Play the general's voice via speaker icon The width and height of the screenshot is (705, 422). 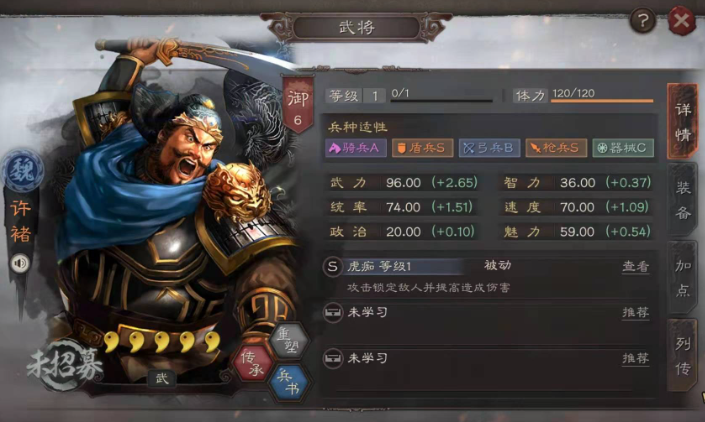coord(20,263)
